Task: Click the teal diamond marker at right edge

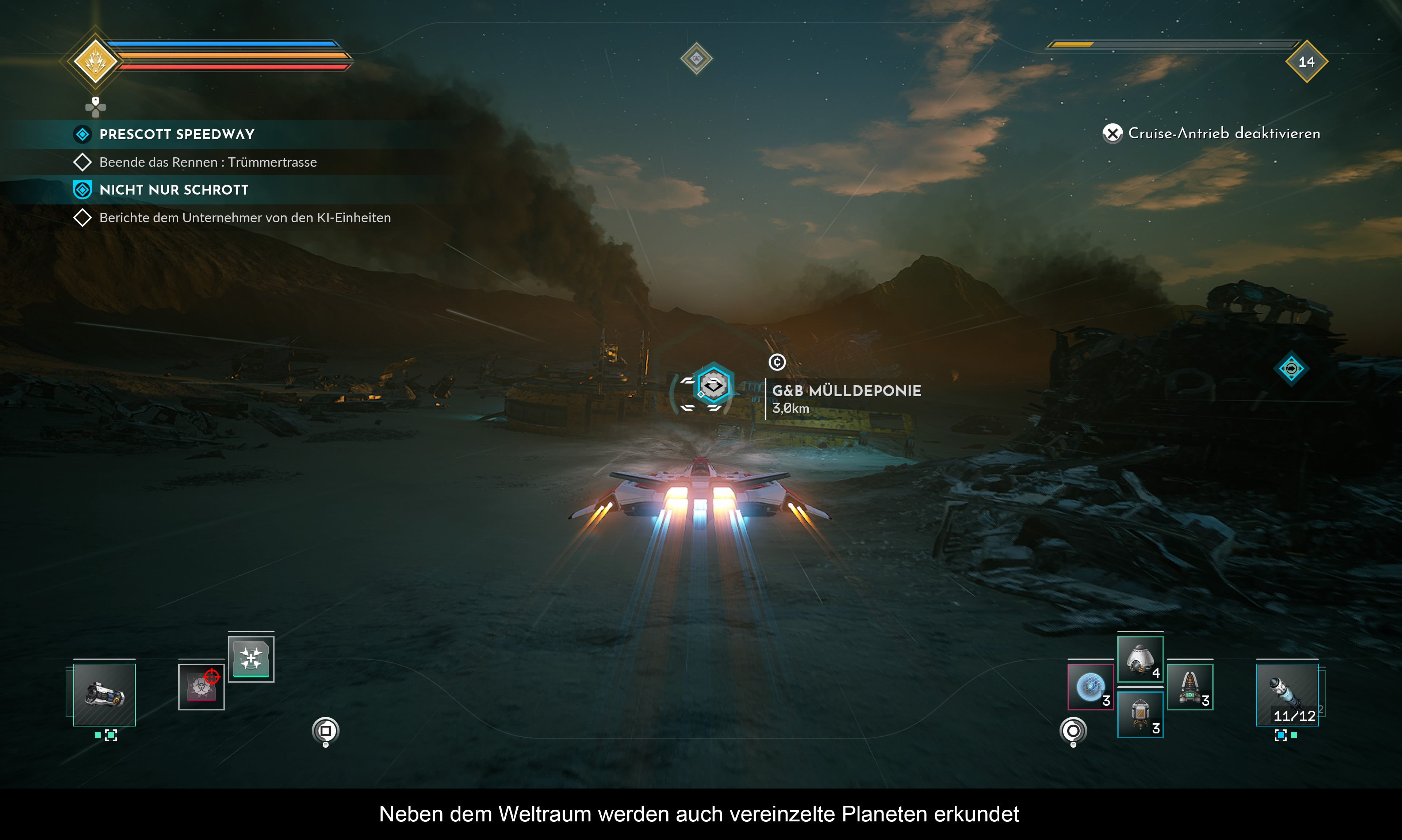Action: click(x=1291, y=369)
